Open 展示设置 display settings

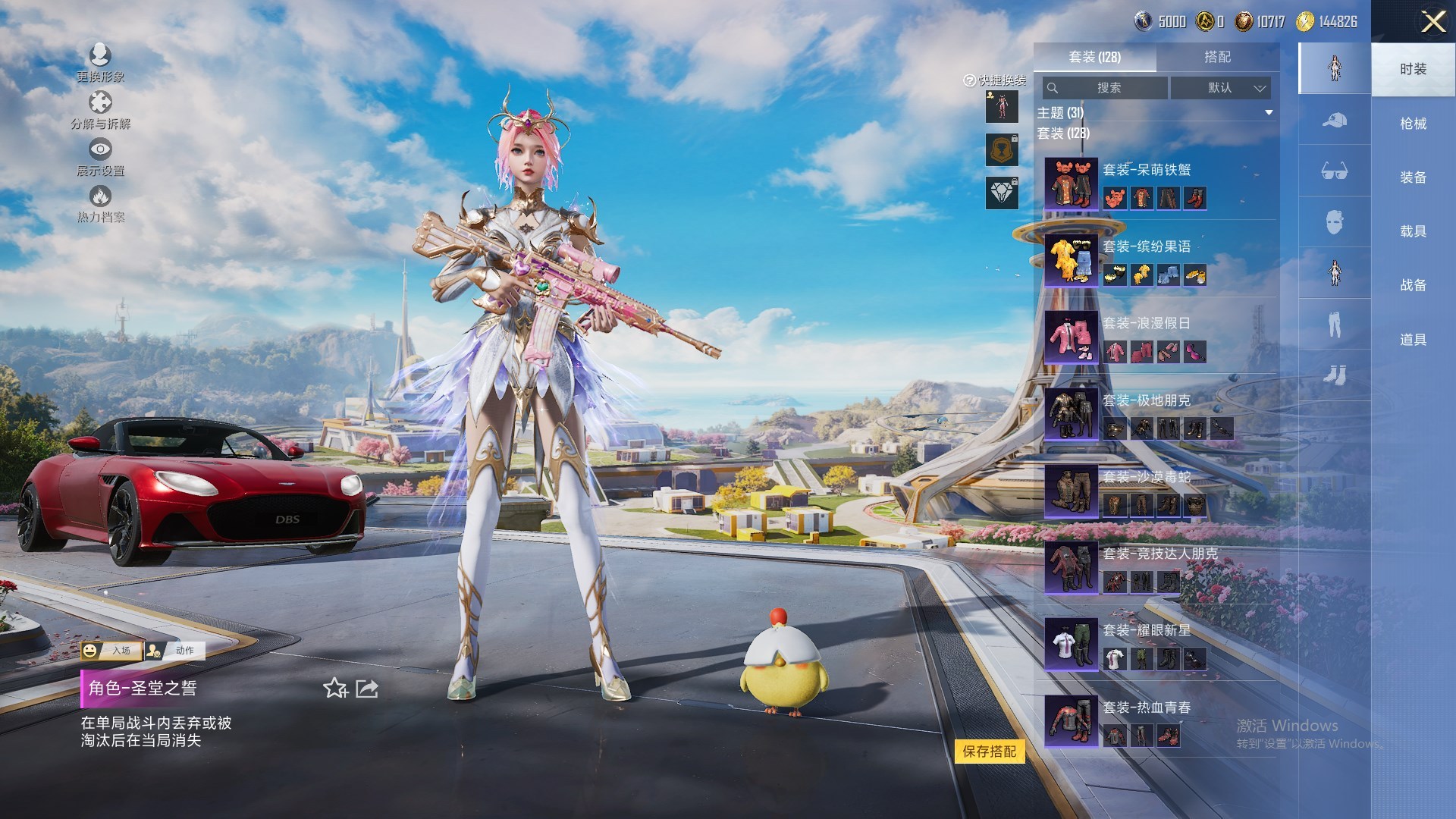click(100, 157)
